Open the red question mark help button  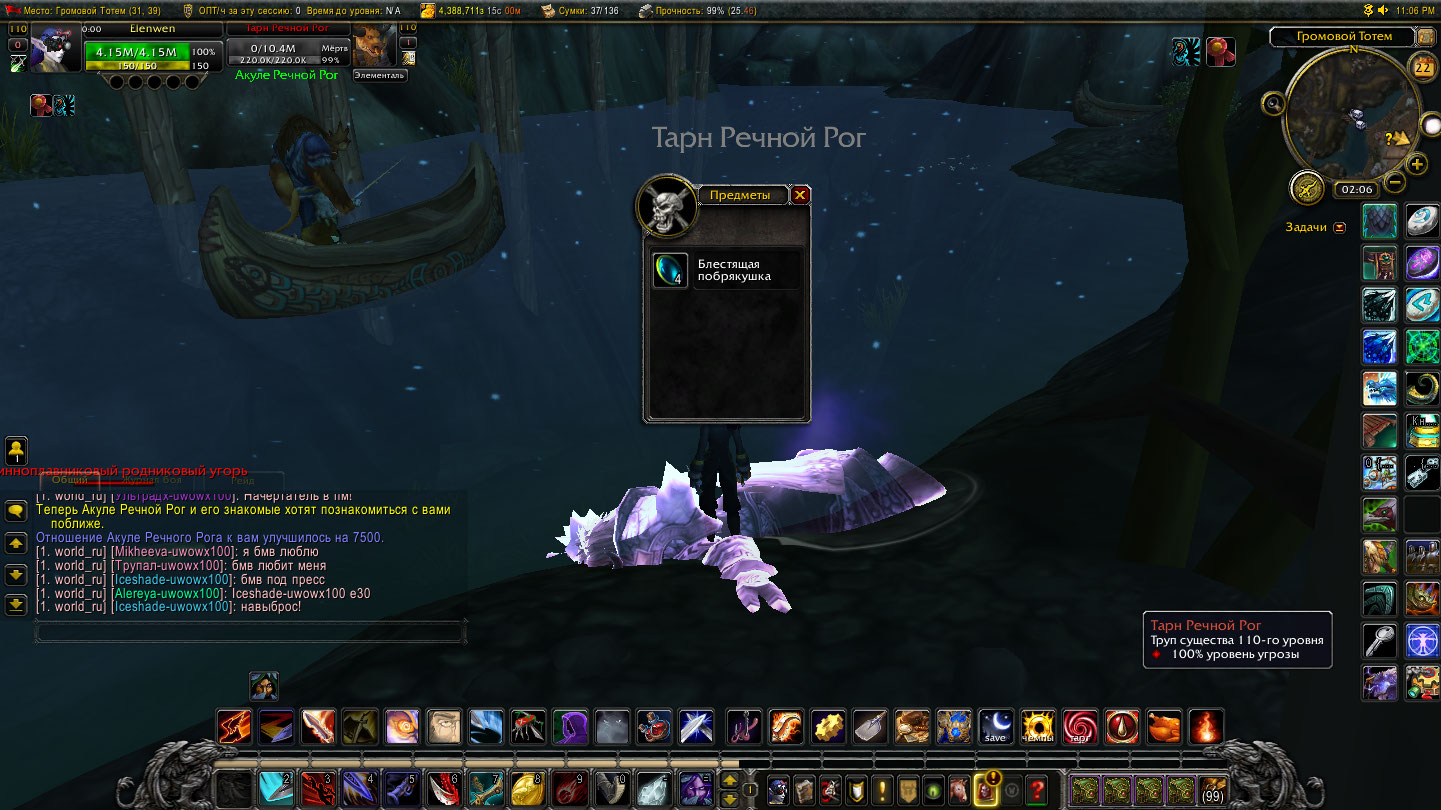1037,789
